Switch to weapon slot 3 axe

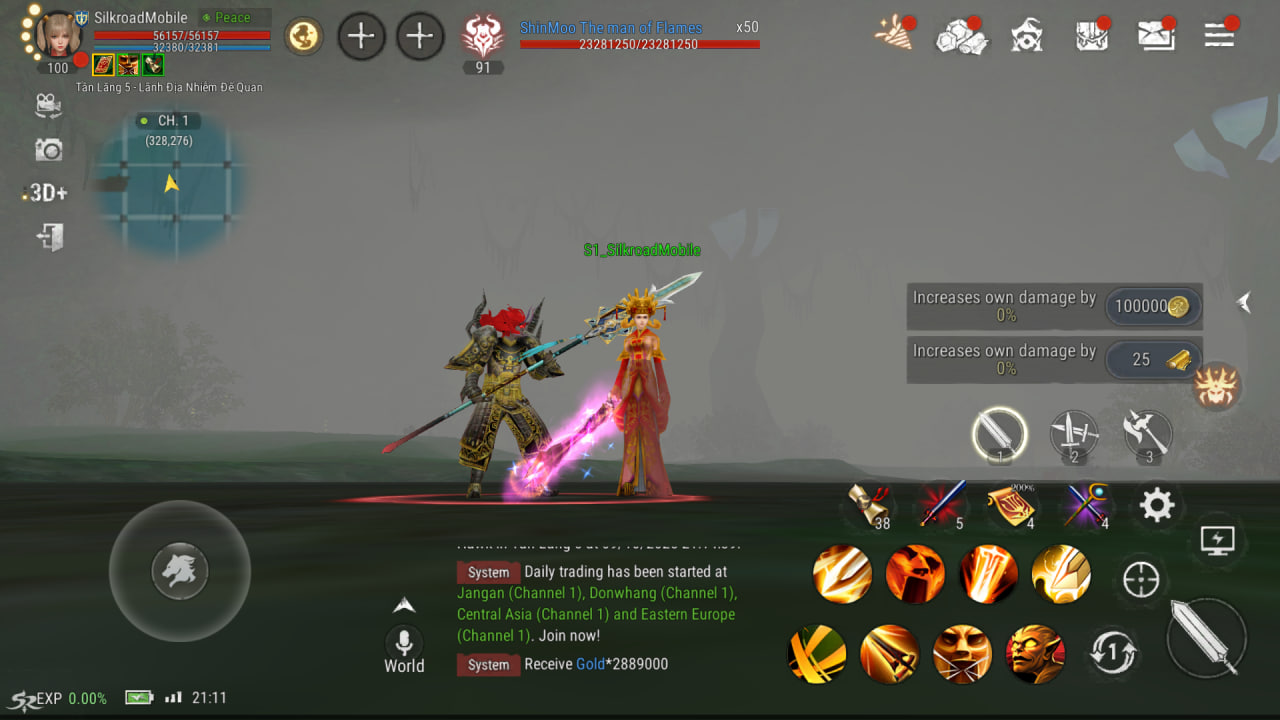click(x=1148, y=435)
